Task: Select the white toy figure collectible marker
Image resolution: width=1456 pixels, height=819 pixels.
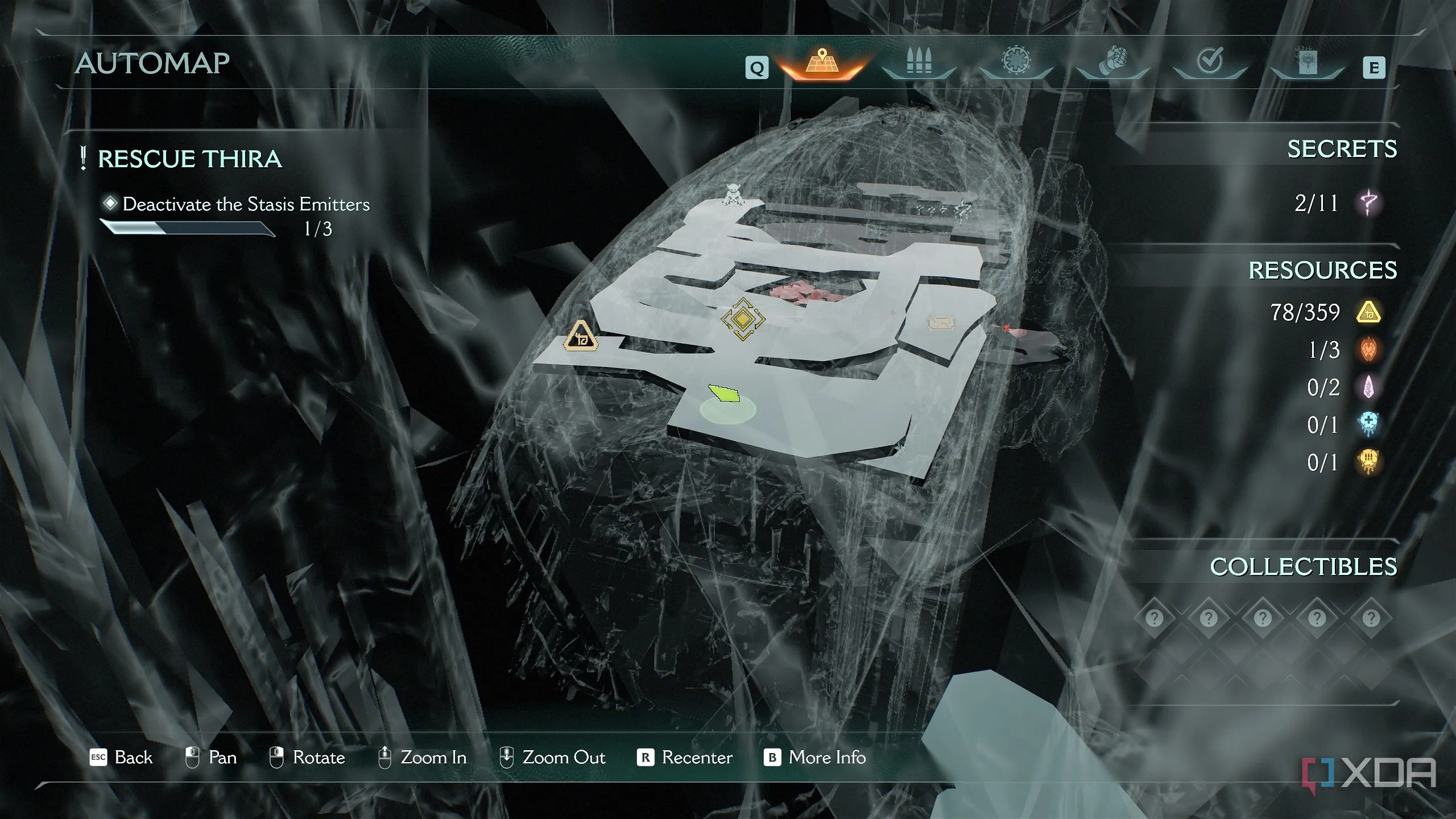Action: click(733, 194)
